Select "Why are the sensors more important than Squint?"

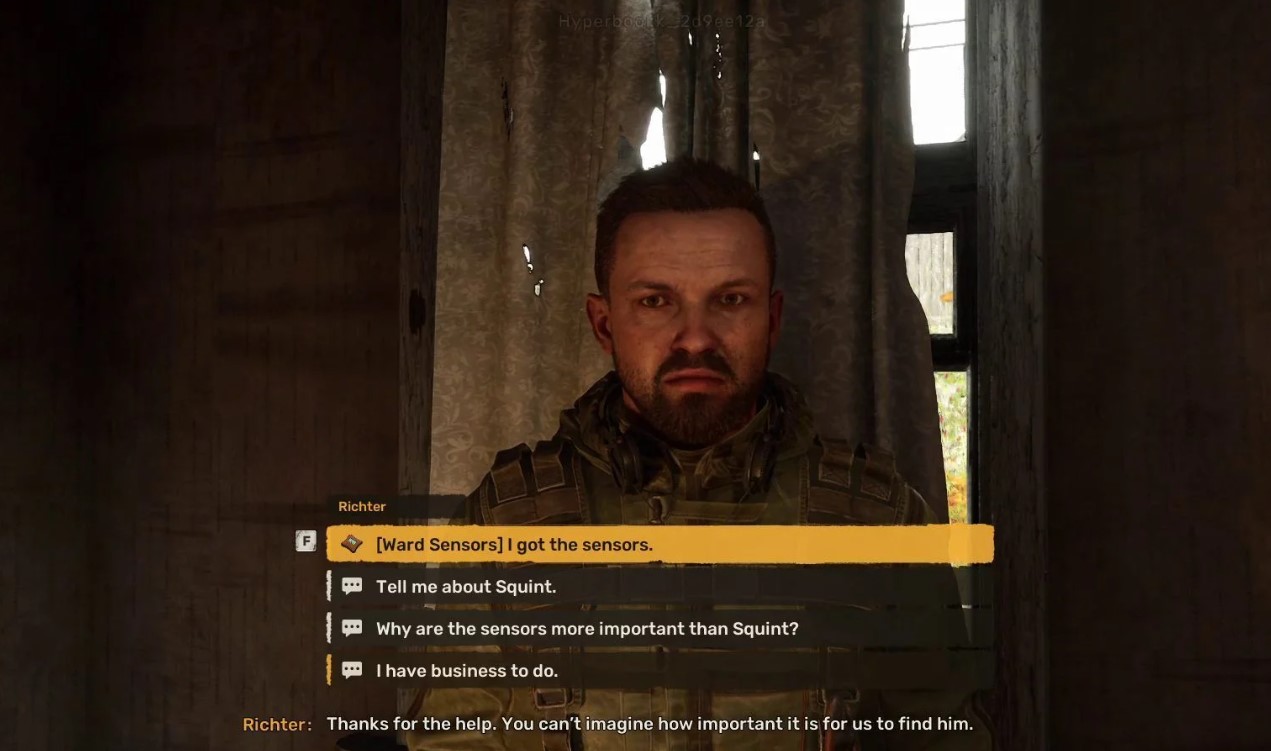point(587,629)
